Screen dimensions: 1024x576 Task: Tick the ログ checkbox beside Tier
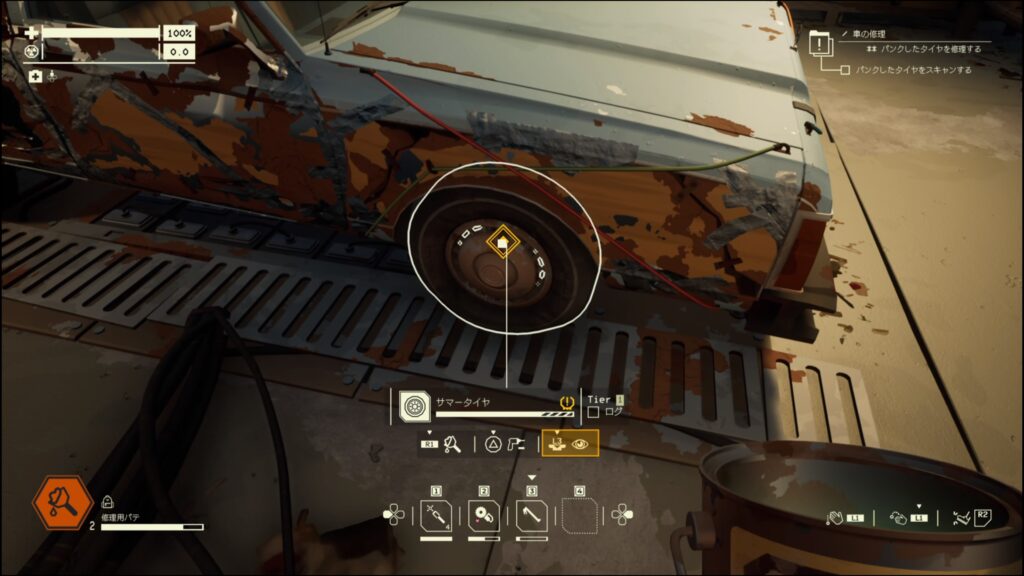coord(593,411)
